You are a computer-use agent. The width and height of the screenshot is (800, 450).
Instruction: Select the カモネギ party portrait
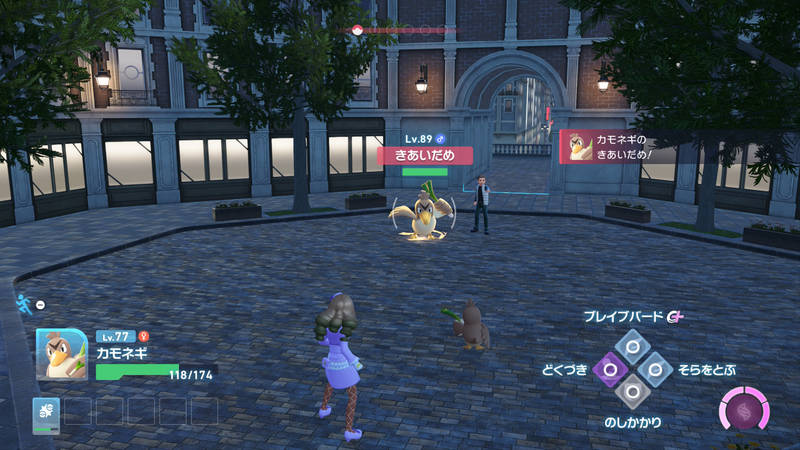pyautogui.click(x=62, y=355)
